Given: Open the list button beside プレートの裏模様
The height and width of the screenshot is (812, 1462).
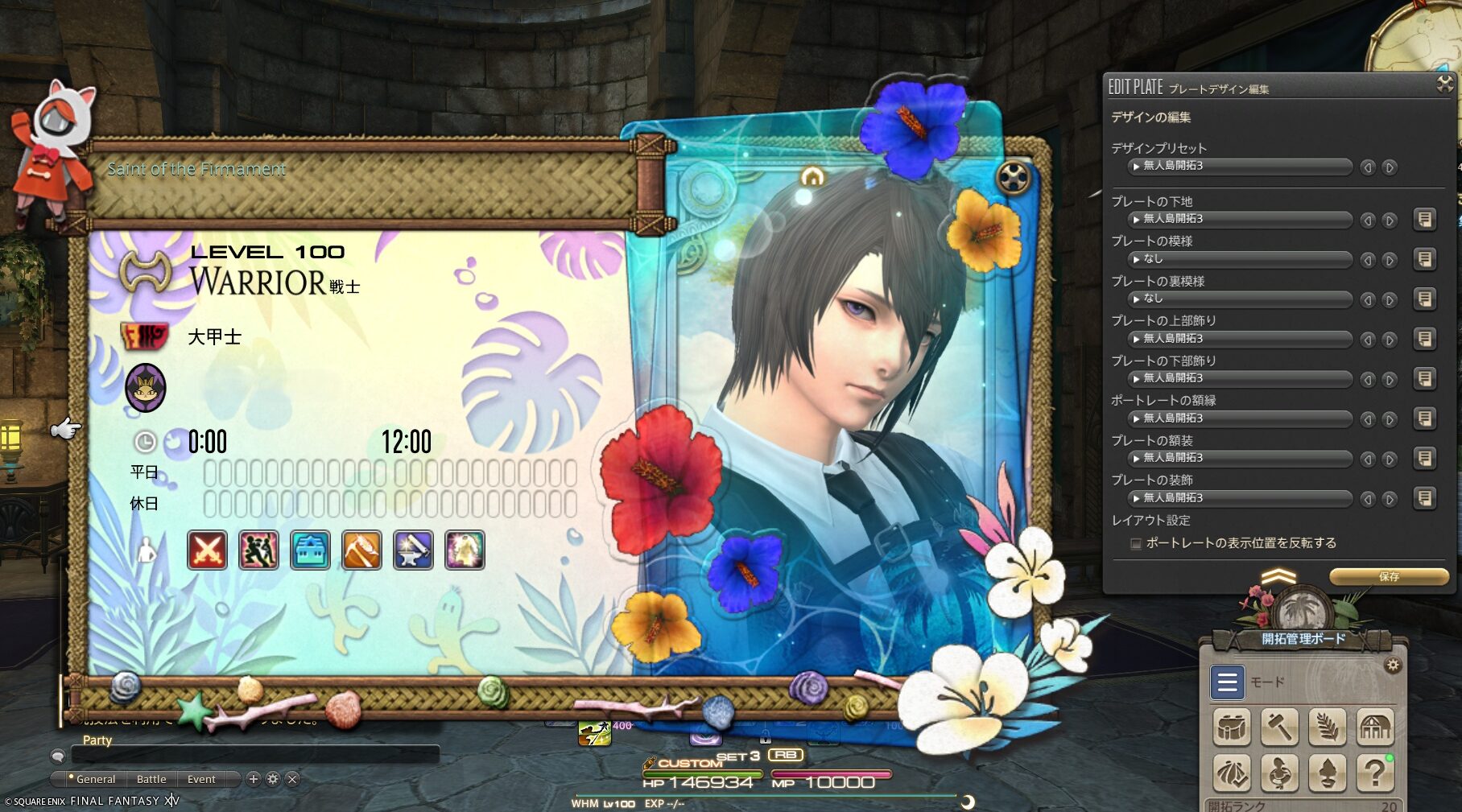Looking at the screenshot, I should coord(1424,299).
